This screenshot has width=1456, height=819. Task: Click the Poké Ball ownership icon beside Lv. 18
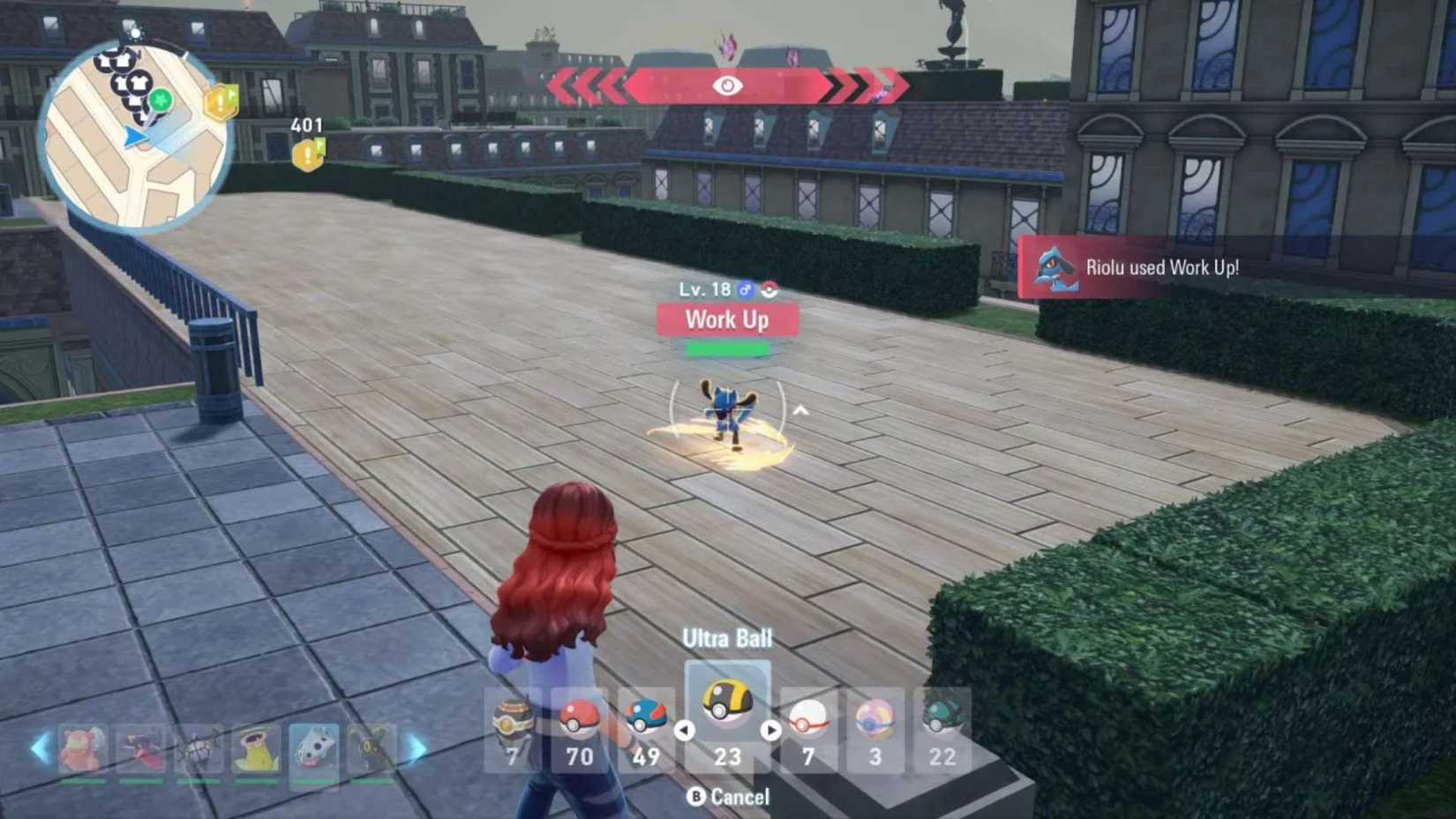point(769,290)
